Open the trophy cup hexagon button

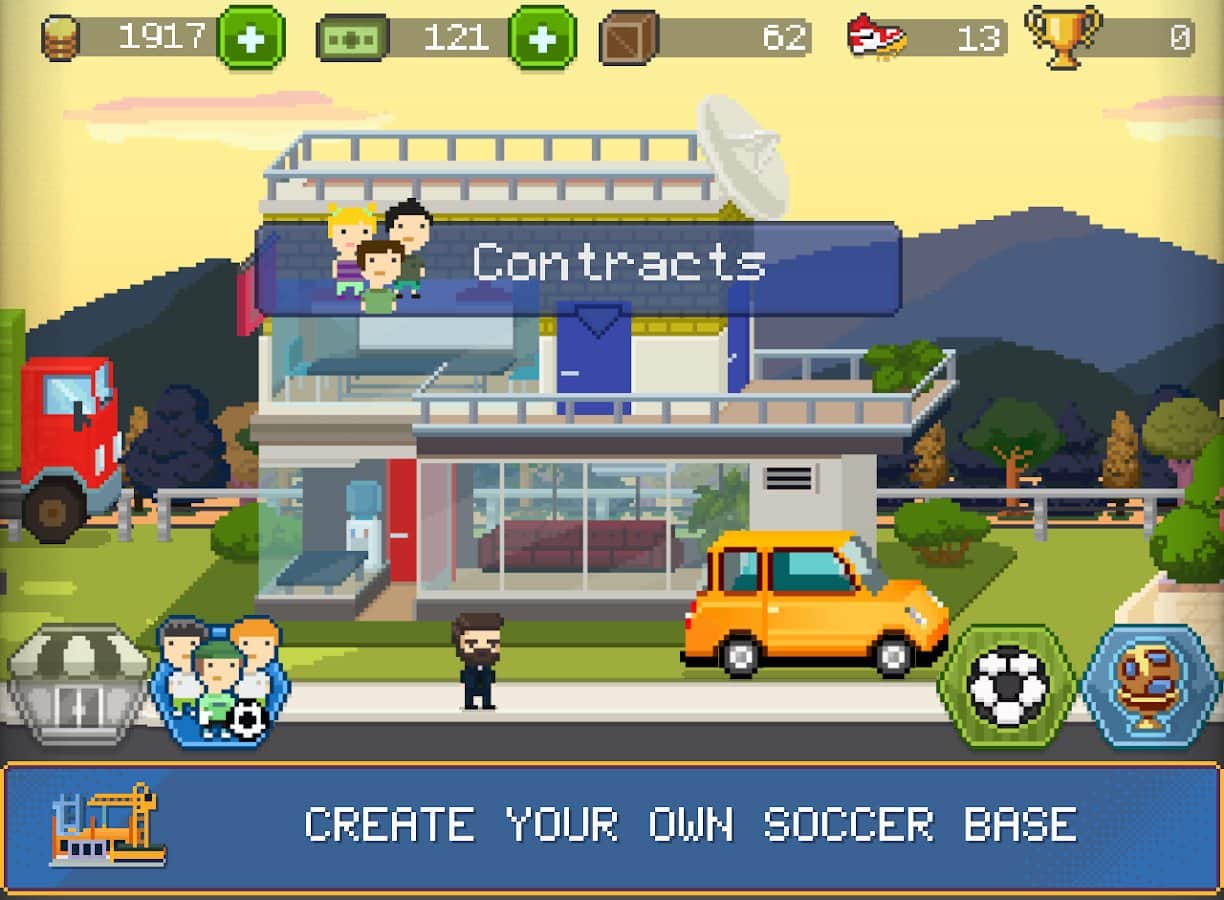pyautogui.click(x=1150, y=686)
